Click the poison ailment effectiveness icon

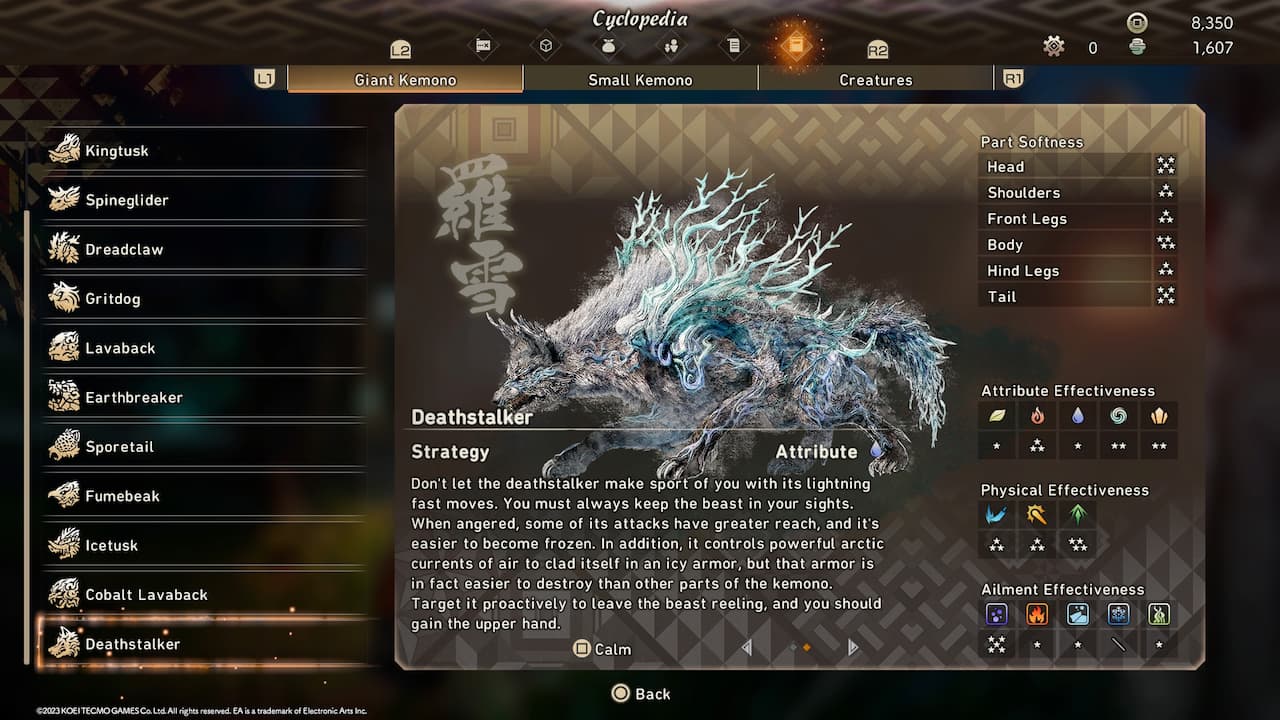996,615
